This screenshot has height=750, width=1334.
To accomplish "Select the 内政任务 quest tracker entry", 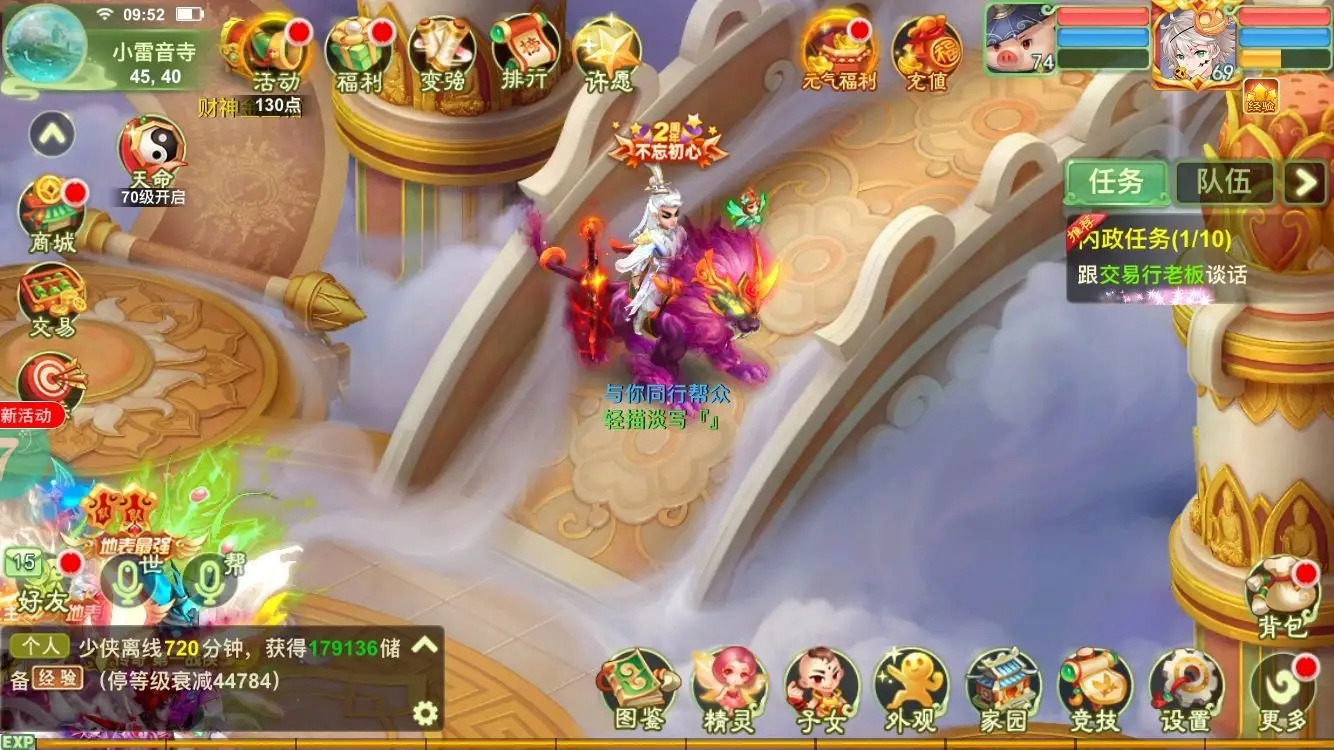I will click(1160, 256).
